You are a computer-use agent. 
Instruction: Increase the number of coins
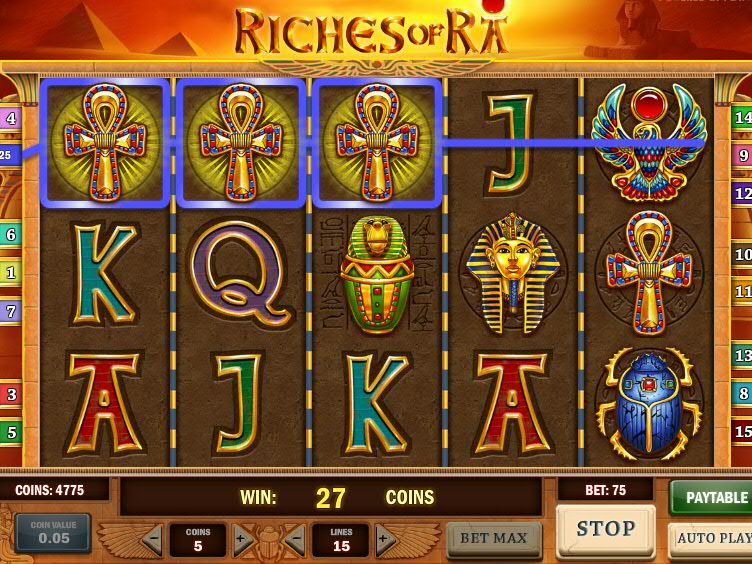243,540
